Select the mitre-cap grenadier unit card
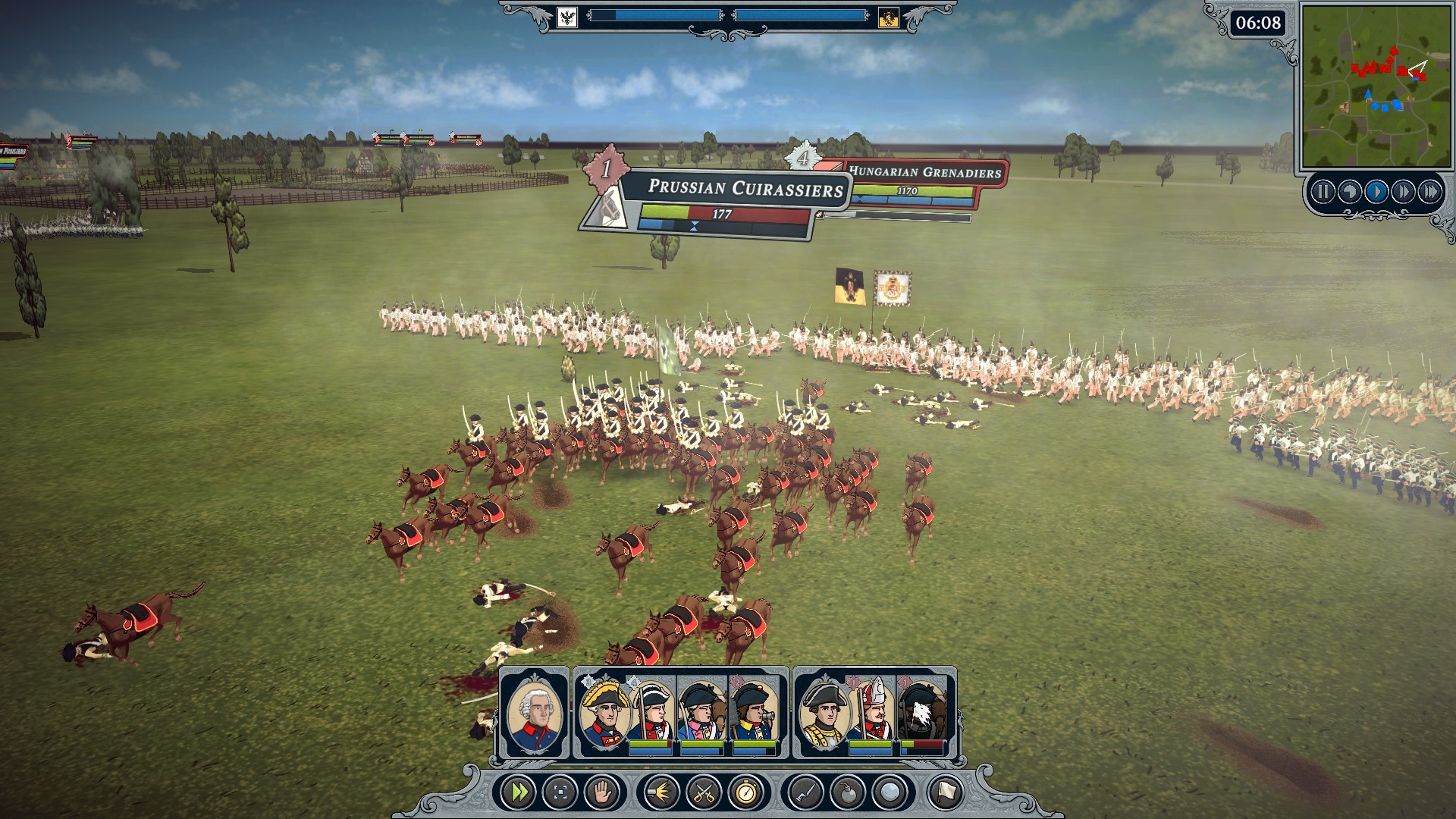The image size is (1456, 819). coord(871,713)
